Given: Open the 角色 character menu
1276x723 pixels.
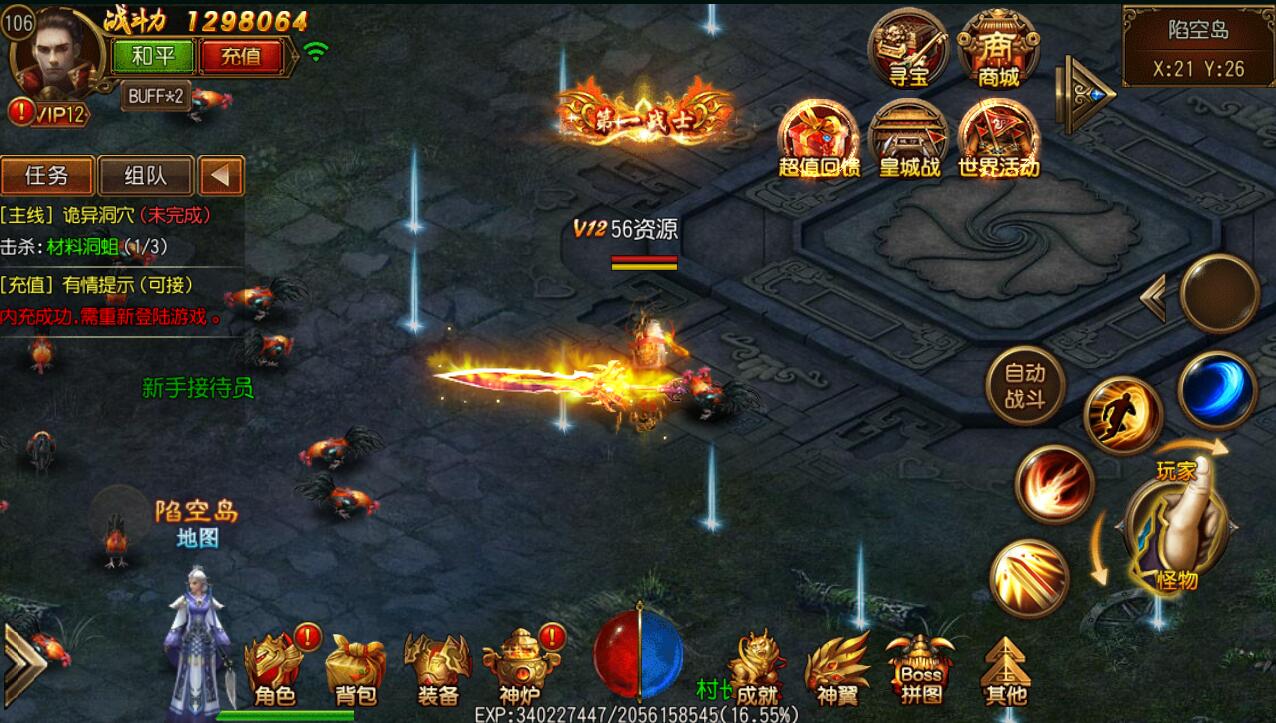Looking at the screenshot, I should [x=275, y=668].
